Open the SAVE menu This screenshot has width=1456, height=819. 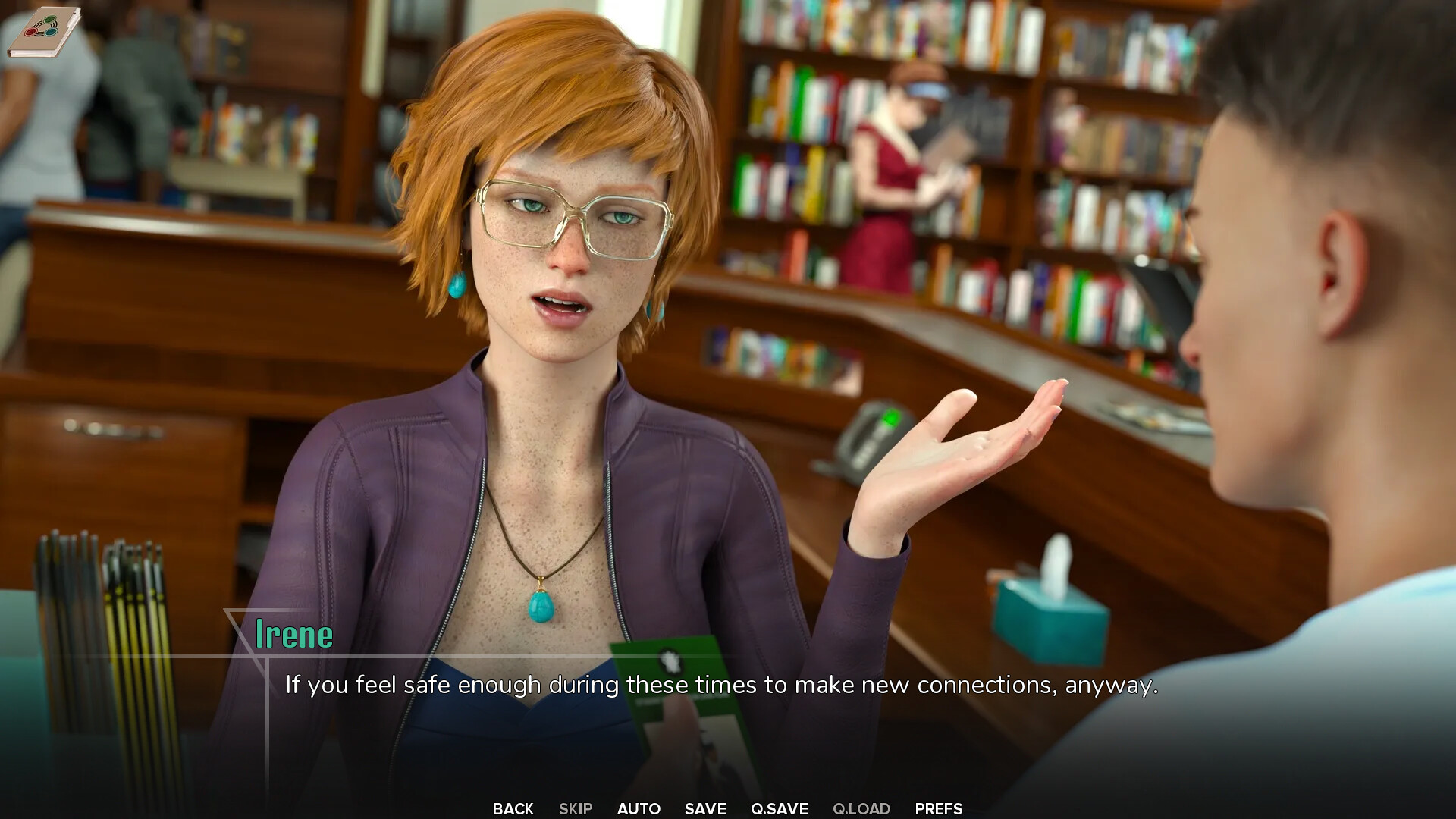click(x=705, y=808)
